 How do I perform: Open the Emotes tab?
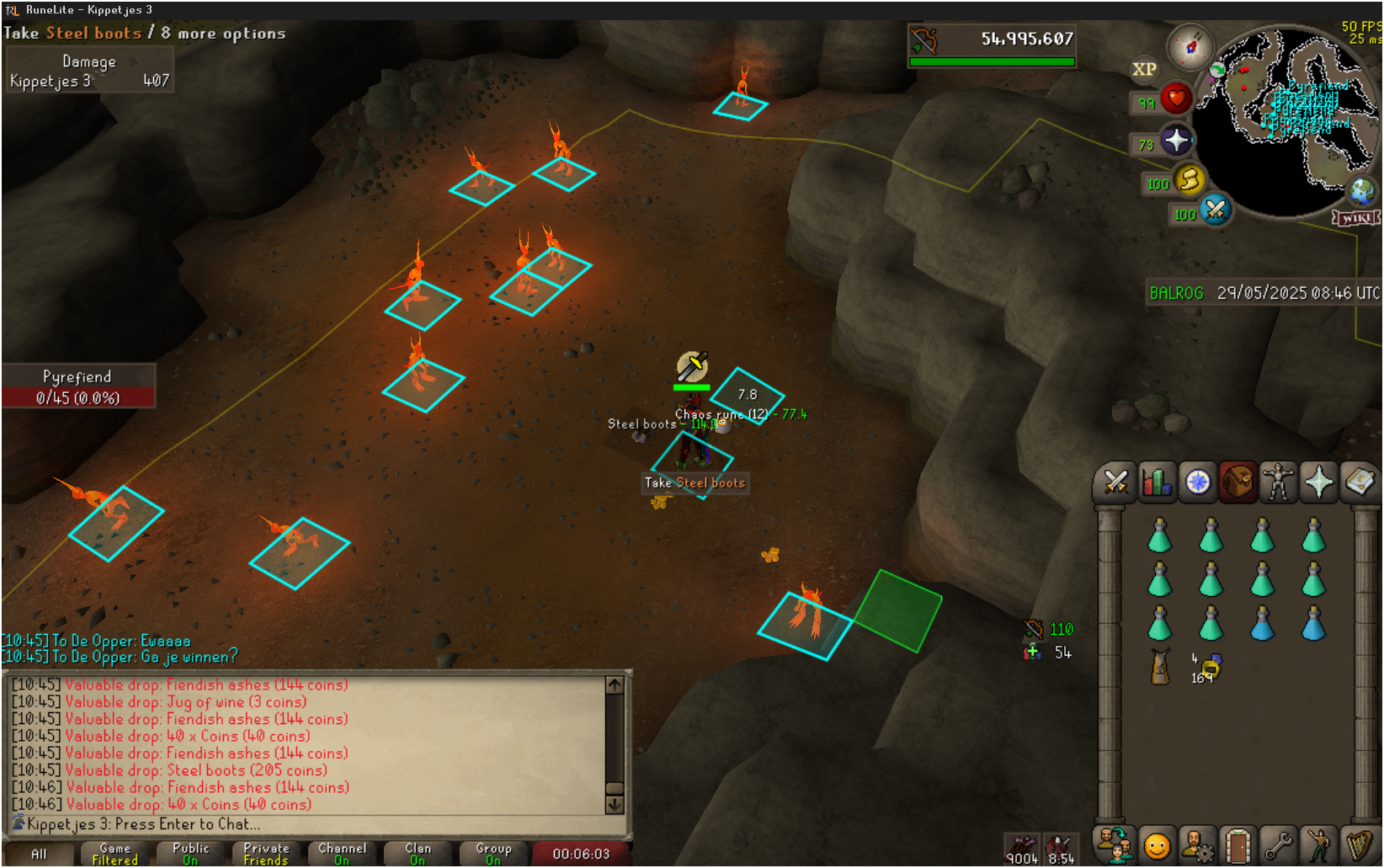pyautogui.click(x=1318, y=844)
